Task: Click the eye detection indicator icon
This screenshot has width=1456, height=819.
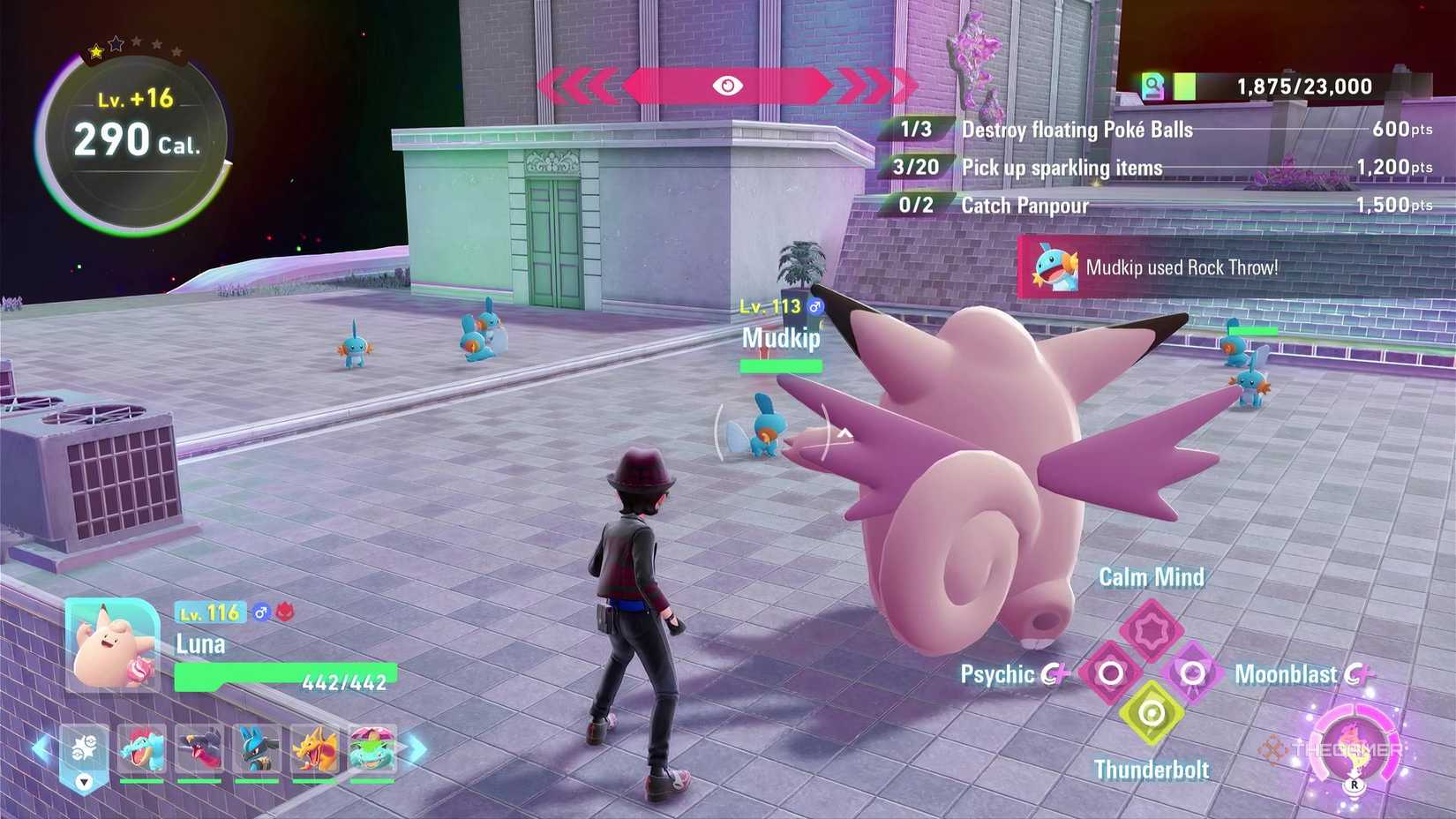Action: tap(728, 86)
